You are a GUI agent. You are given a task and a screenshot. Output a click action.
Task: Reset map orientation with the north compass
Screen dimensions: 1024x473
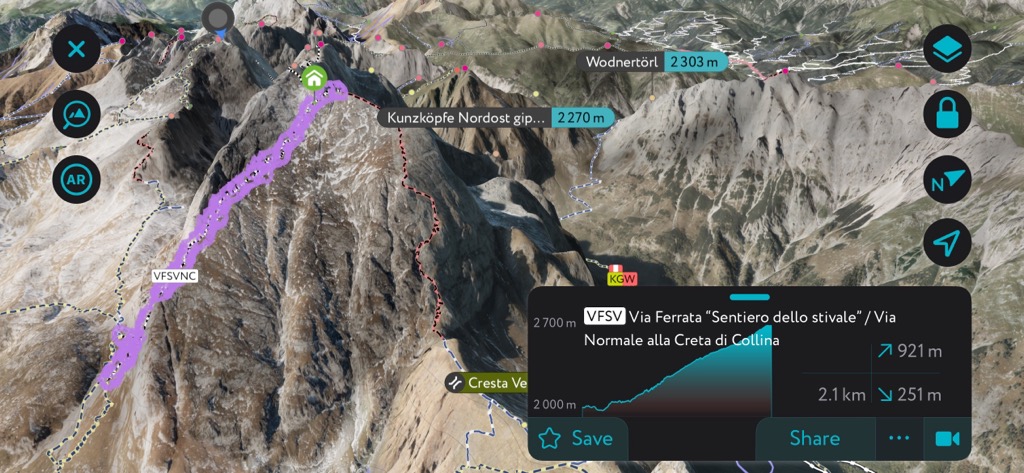tap(947, 181)
